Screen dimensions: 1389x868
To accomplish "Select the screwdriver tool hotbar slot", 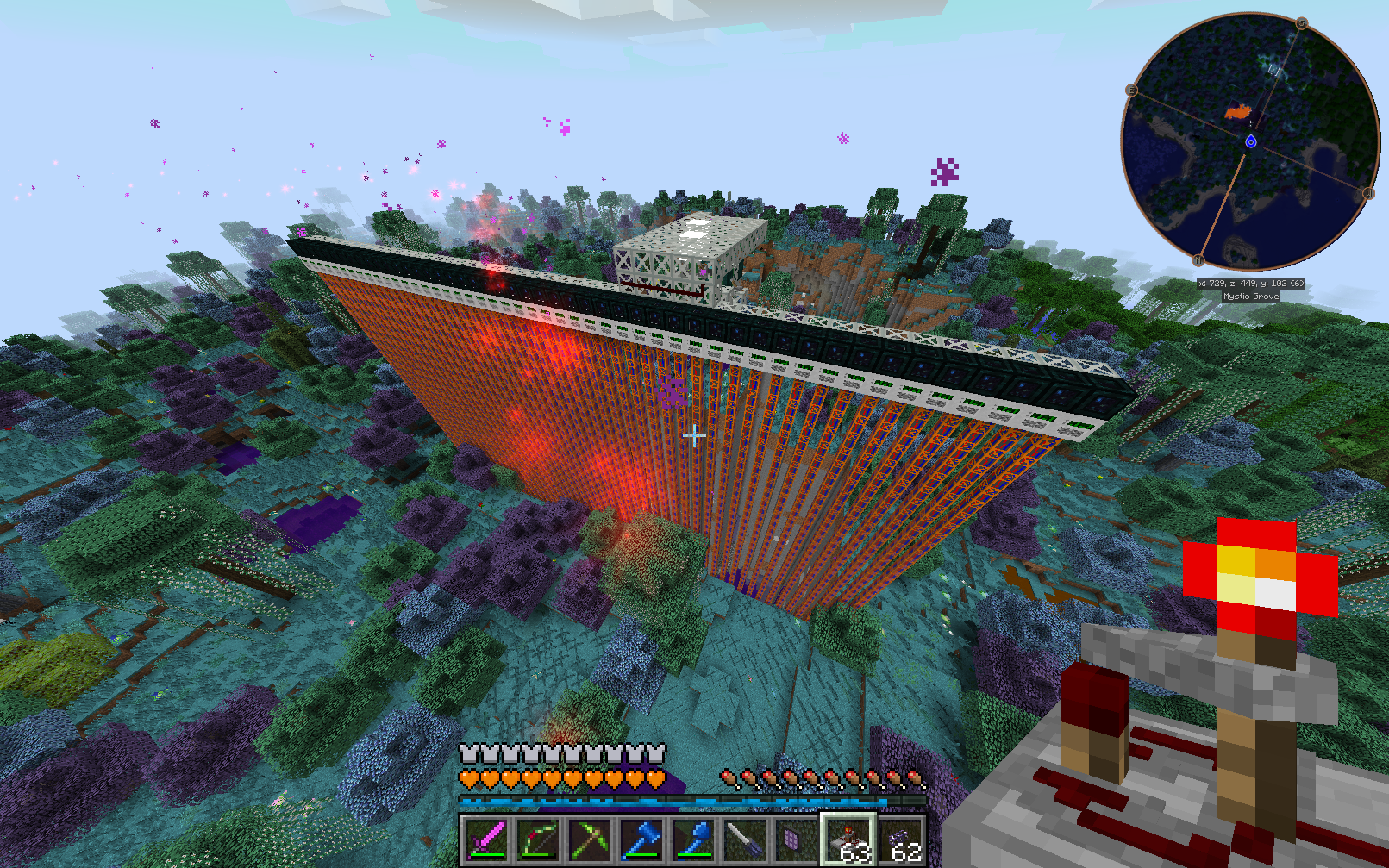I will 745,840.
